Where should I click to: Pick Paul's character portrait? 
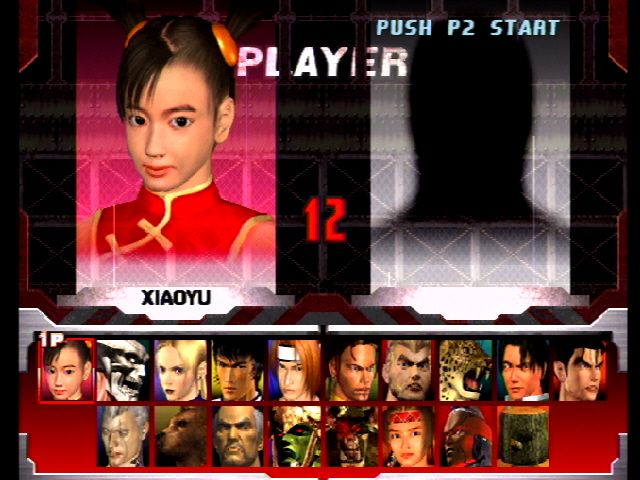(409, 370)
